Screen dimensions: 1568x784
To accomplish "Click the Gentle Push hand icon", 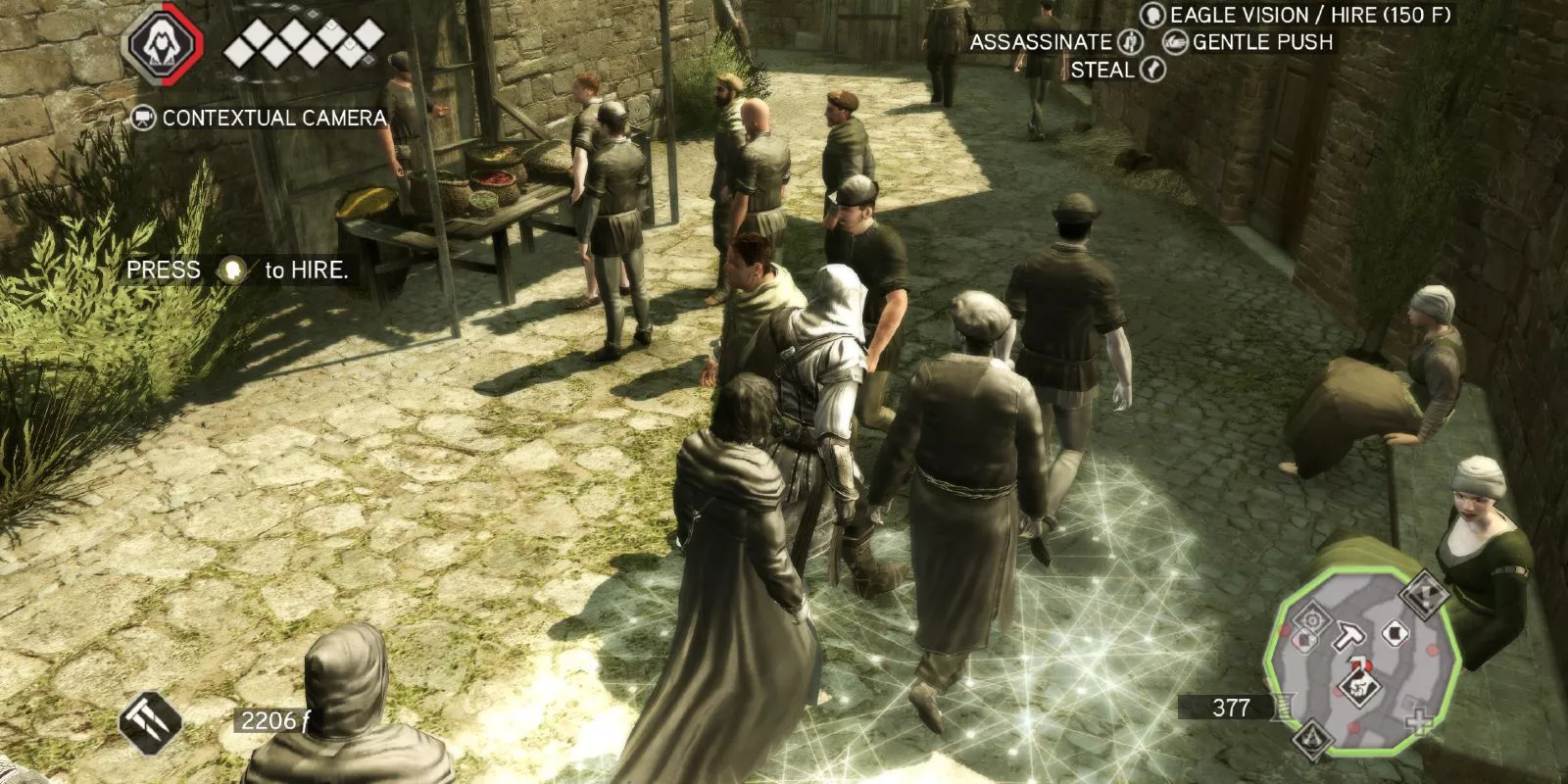I will (x=1176, y=42).
